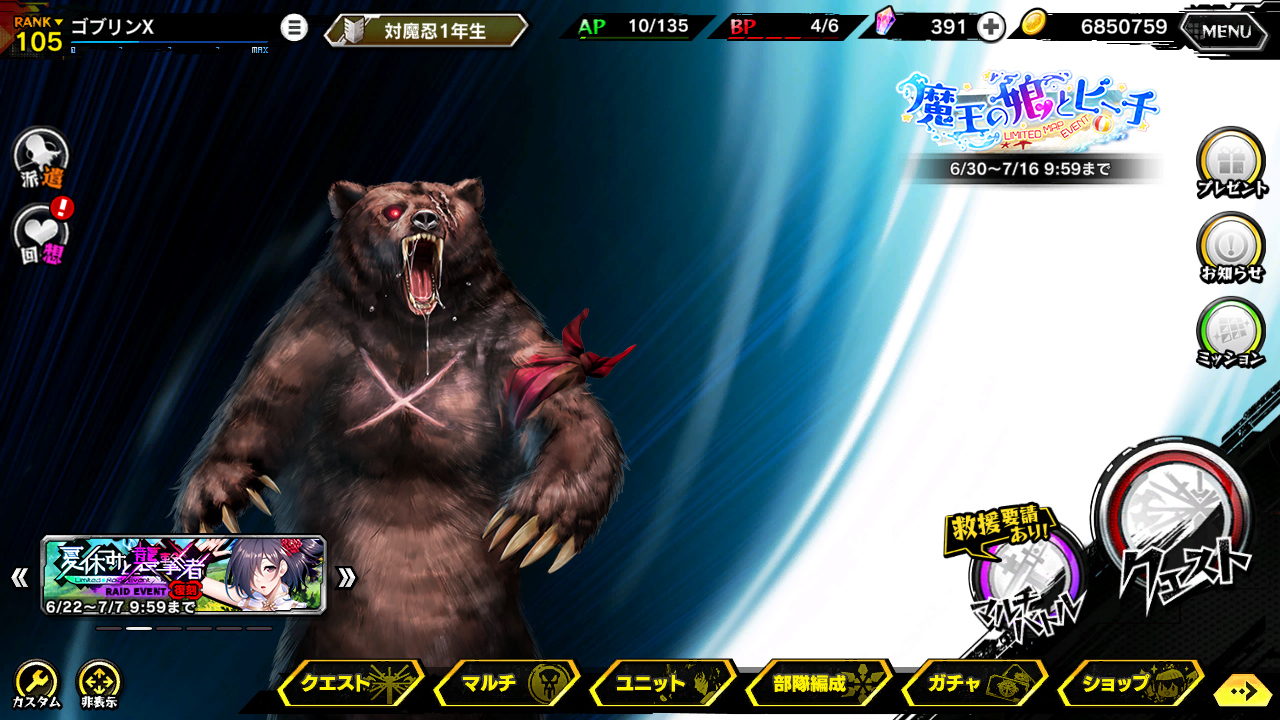Add more gems with the plus button
Viewport: 1280px width, 720px height.
pos(990,27)
